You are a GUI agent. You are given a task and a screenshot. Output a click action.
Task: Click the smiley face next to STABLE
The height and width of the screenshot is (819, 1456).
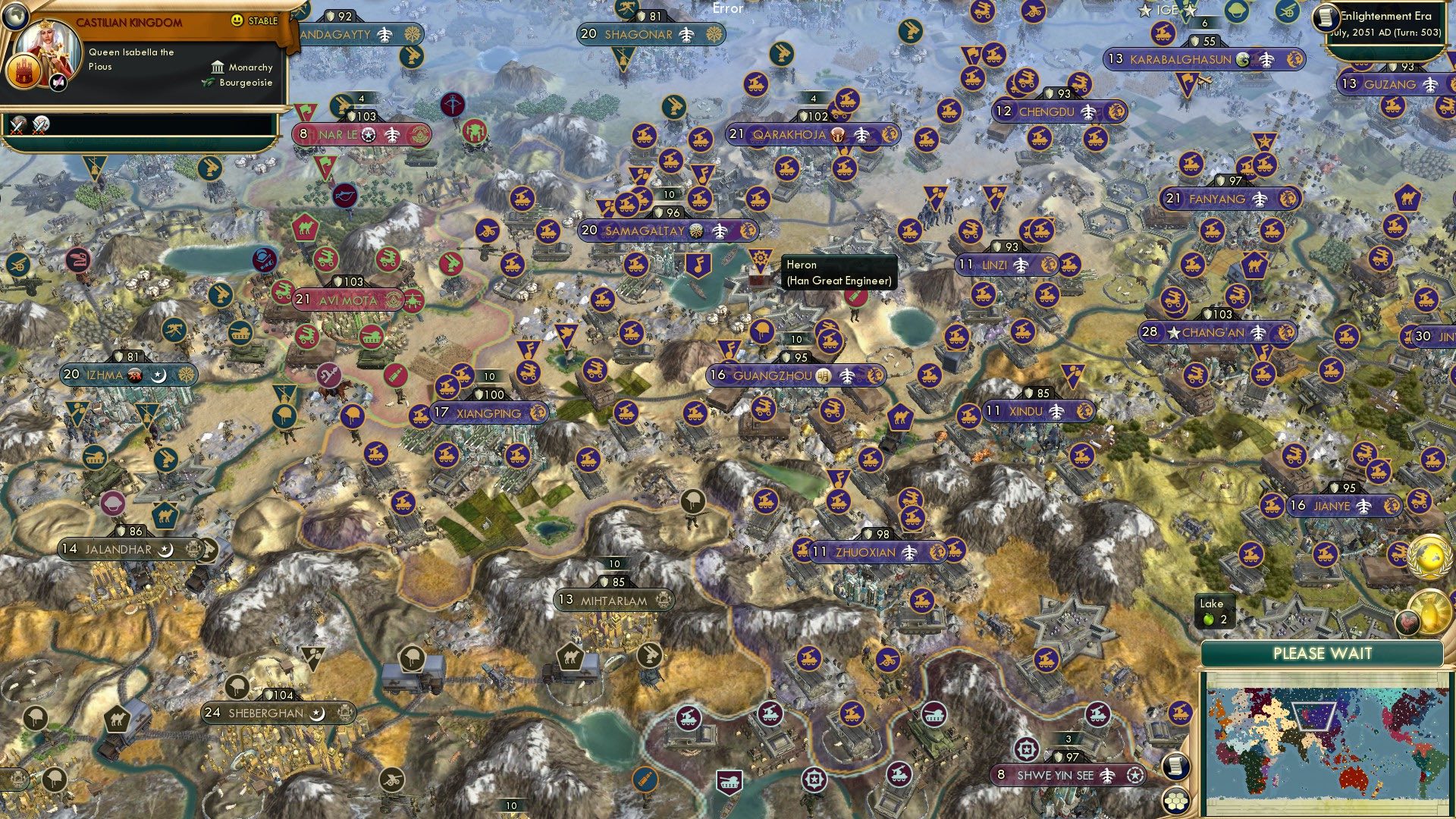[237, 23]
